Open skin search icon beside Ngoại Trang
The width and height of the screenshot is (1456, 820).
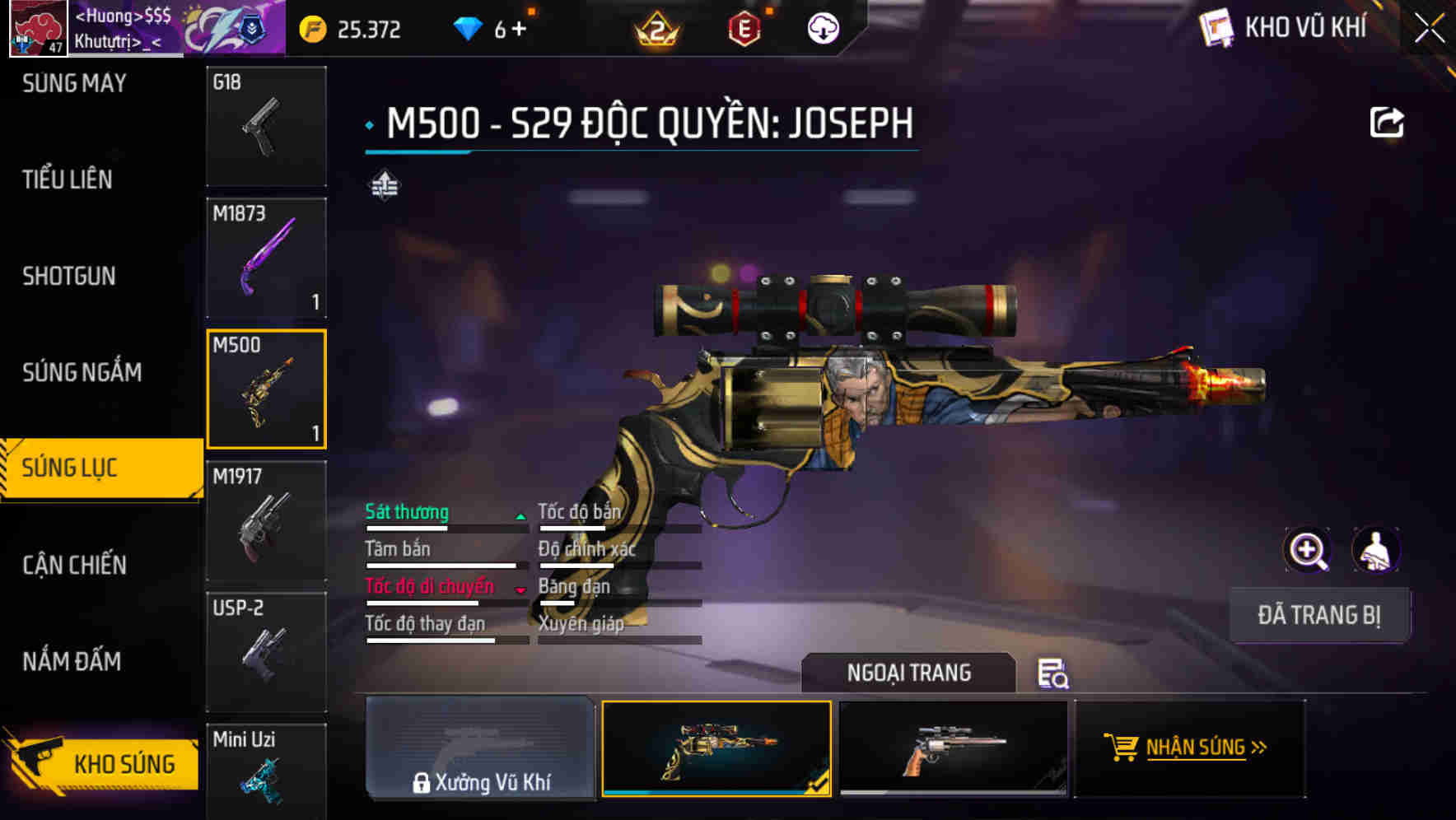(x=1052, y=673)
